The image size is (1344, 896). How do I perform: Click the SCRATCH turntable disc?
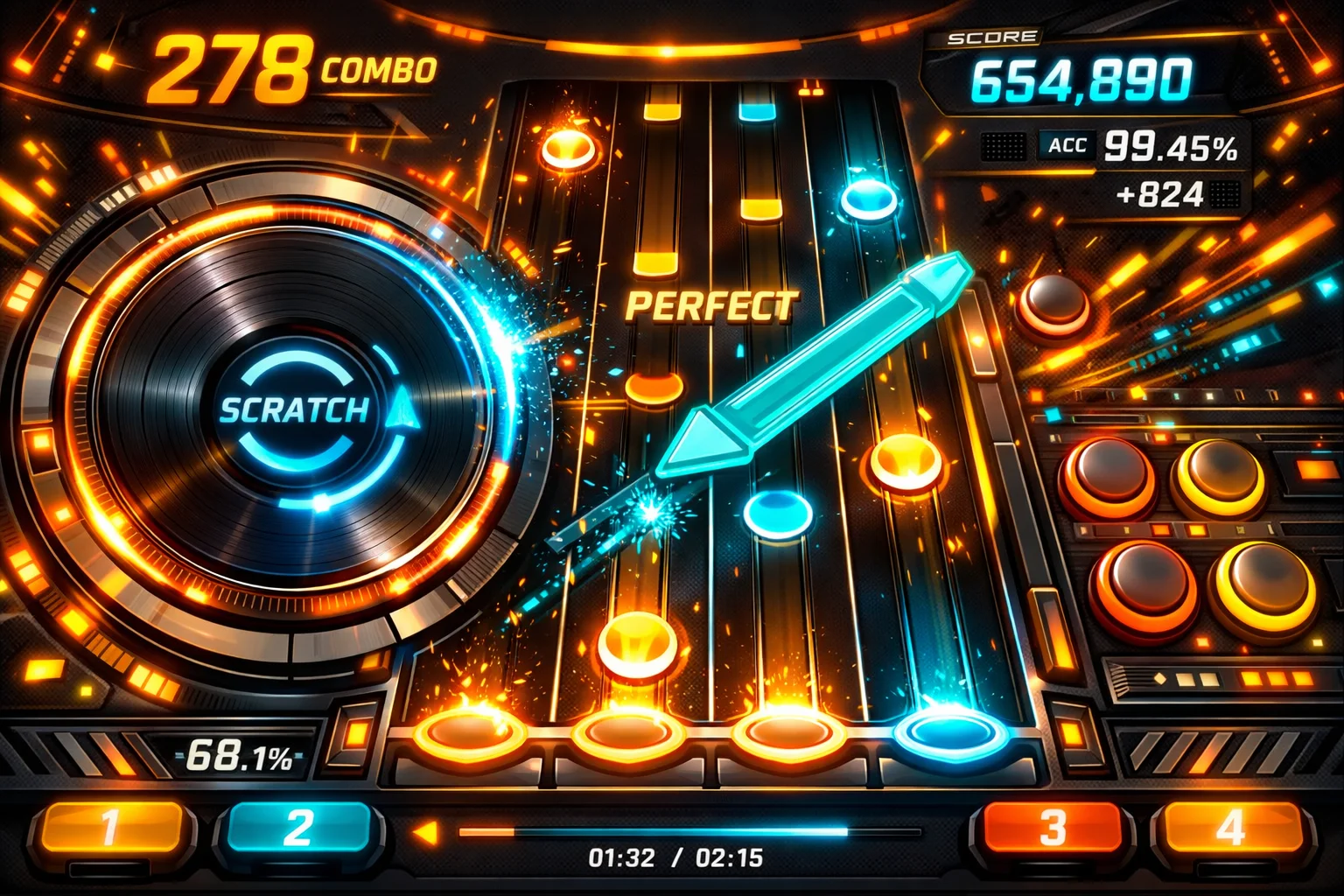pyautogui.click(x=295, y=411)
